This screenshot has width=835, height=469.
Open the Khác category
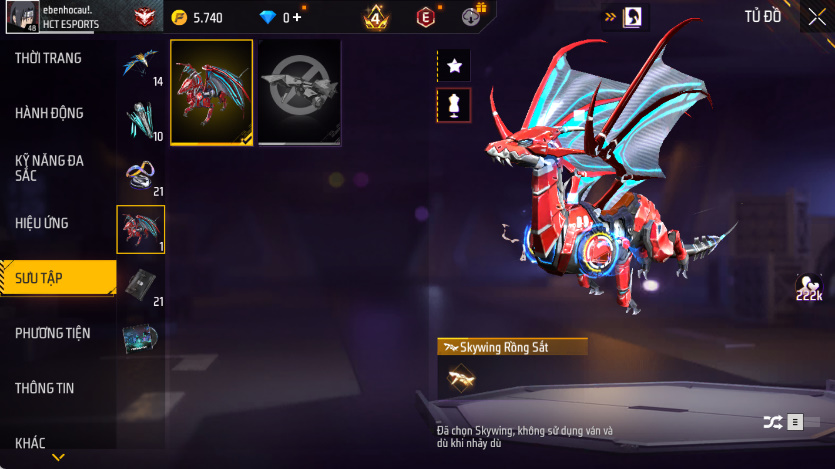[30, 442]
